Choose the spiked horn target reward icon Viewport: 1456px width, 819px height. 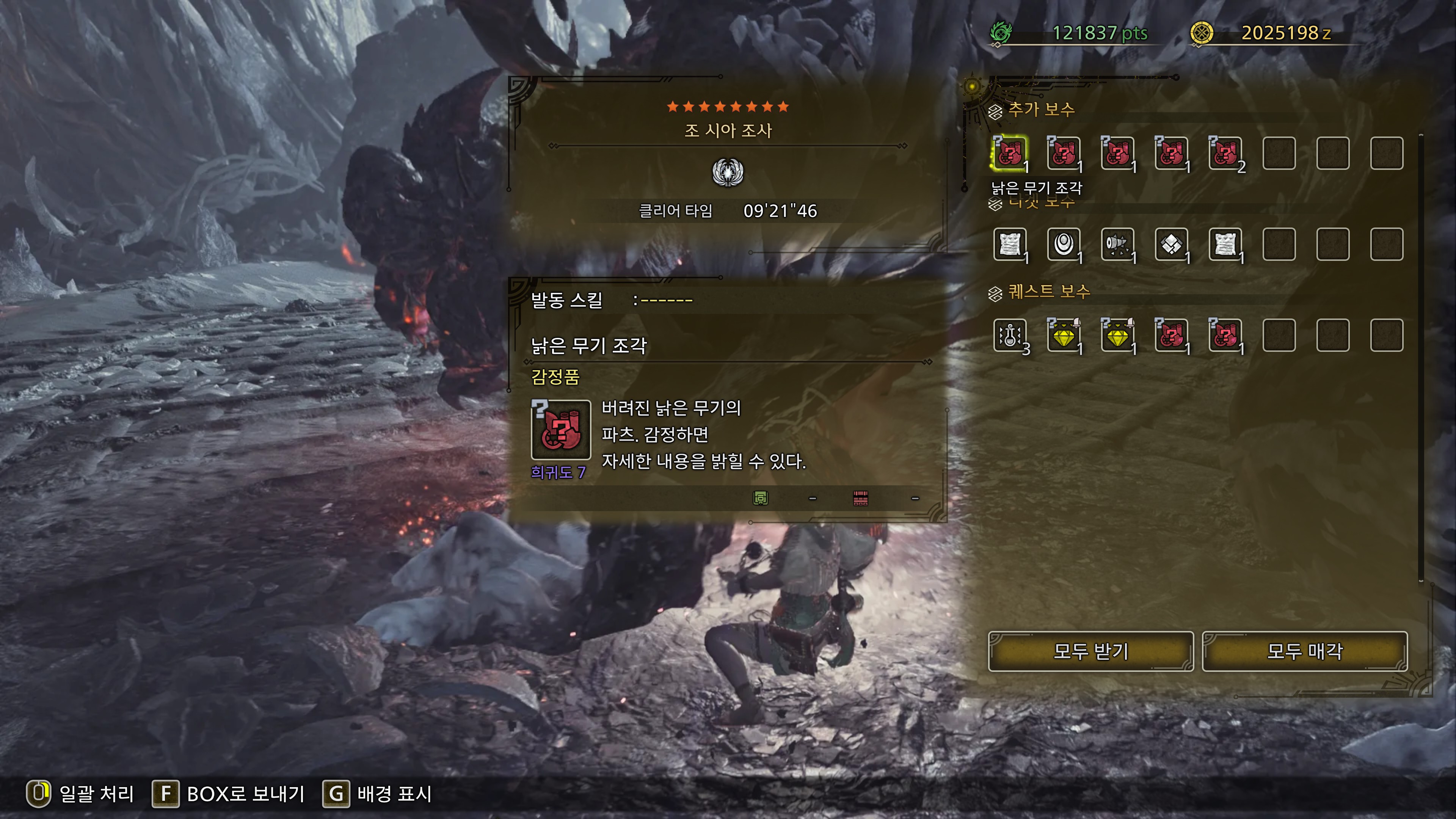pyautogui.click(x=1117, y=244)
